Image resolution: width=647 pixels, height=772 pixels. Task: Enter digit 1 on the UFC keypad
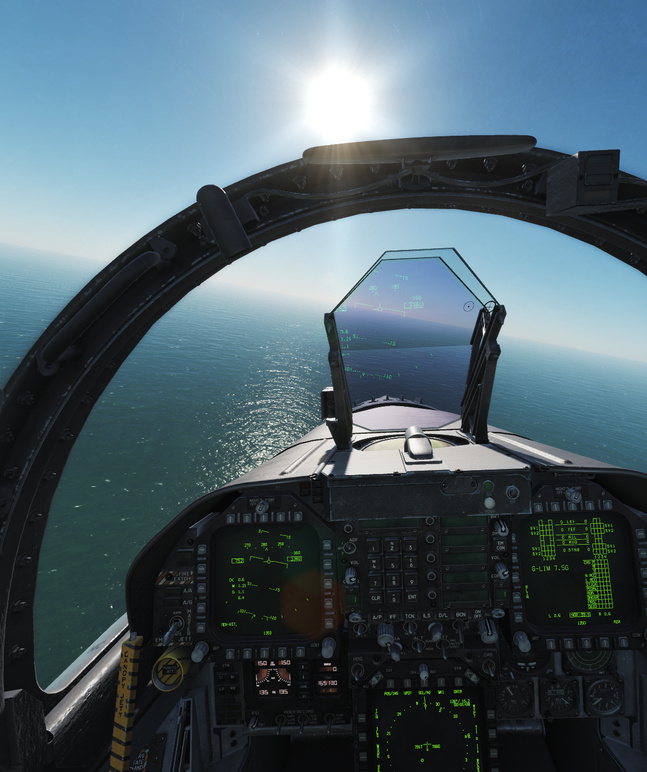[x=375, y=546]
